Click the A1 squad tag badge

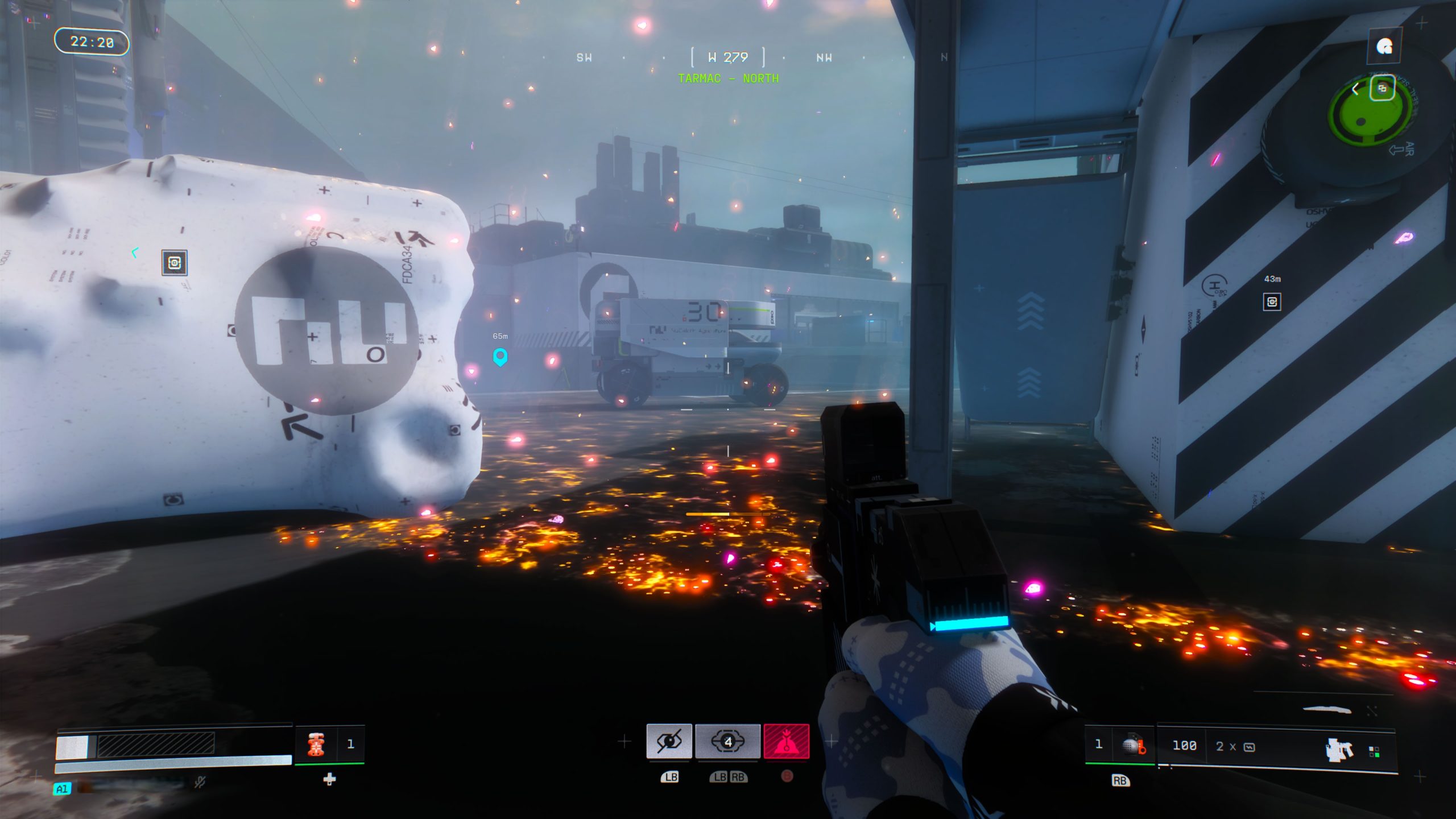[x=62, y=789]
